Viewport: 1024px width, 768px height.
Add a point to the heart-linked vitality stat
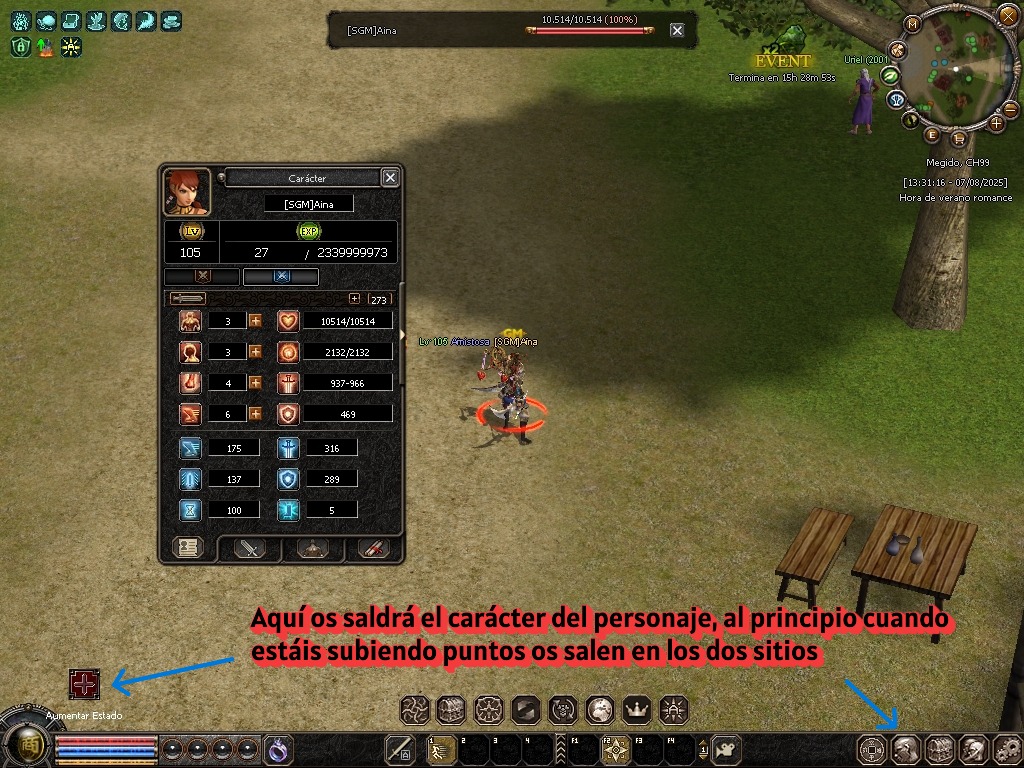pos(255,321)
